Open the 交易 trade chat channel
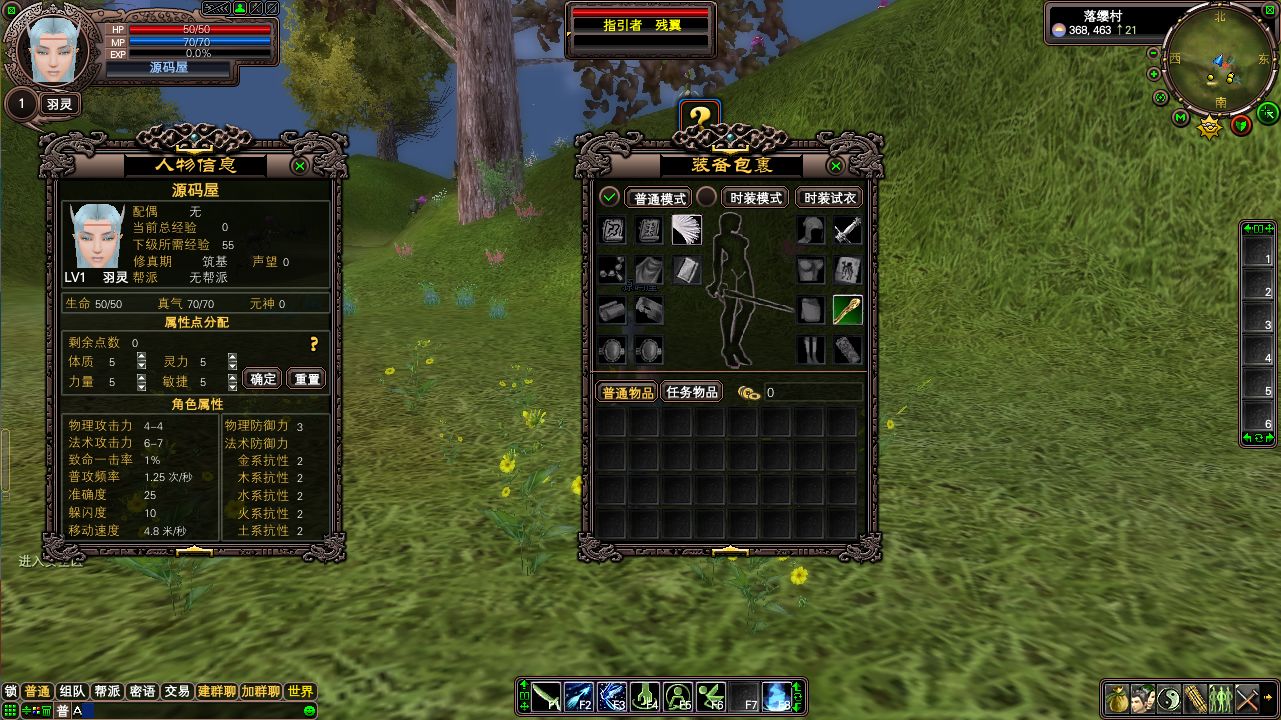The image size is (1281, 720). (177, 691)
